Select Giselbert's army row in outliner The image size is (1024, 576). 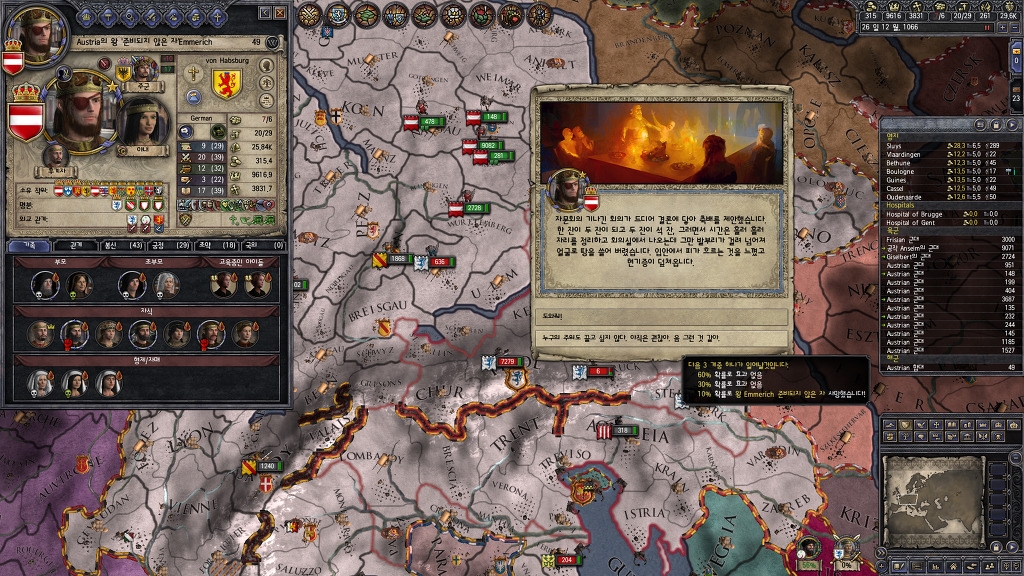pyautogui.click(x=908, y=256)
